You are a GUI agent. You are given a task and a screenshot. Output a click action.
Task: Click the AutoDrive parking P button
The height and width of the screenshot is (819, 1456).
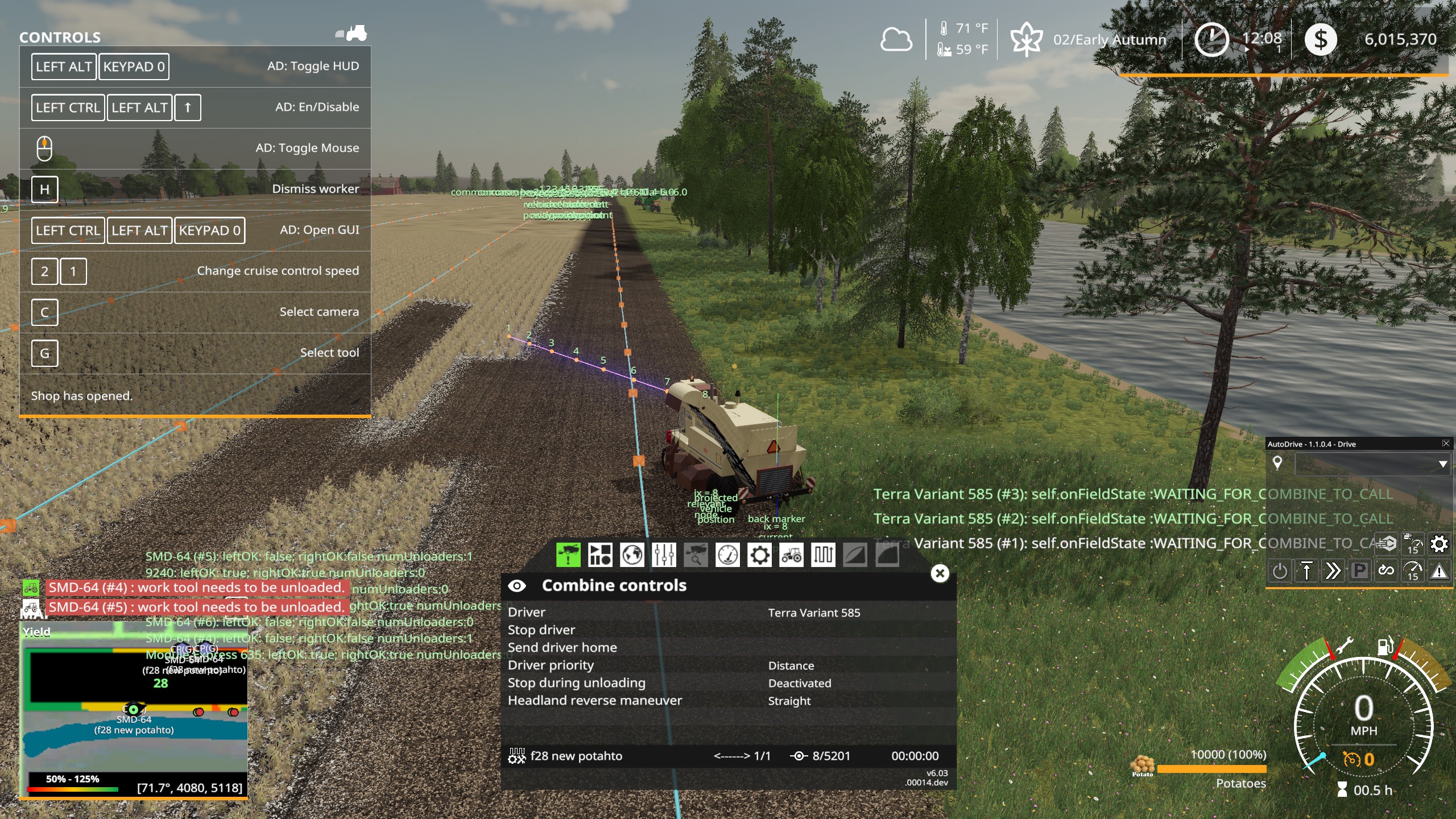pyautogui.click(x=1359, y=570)
